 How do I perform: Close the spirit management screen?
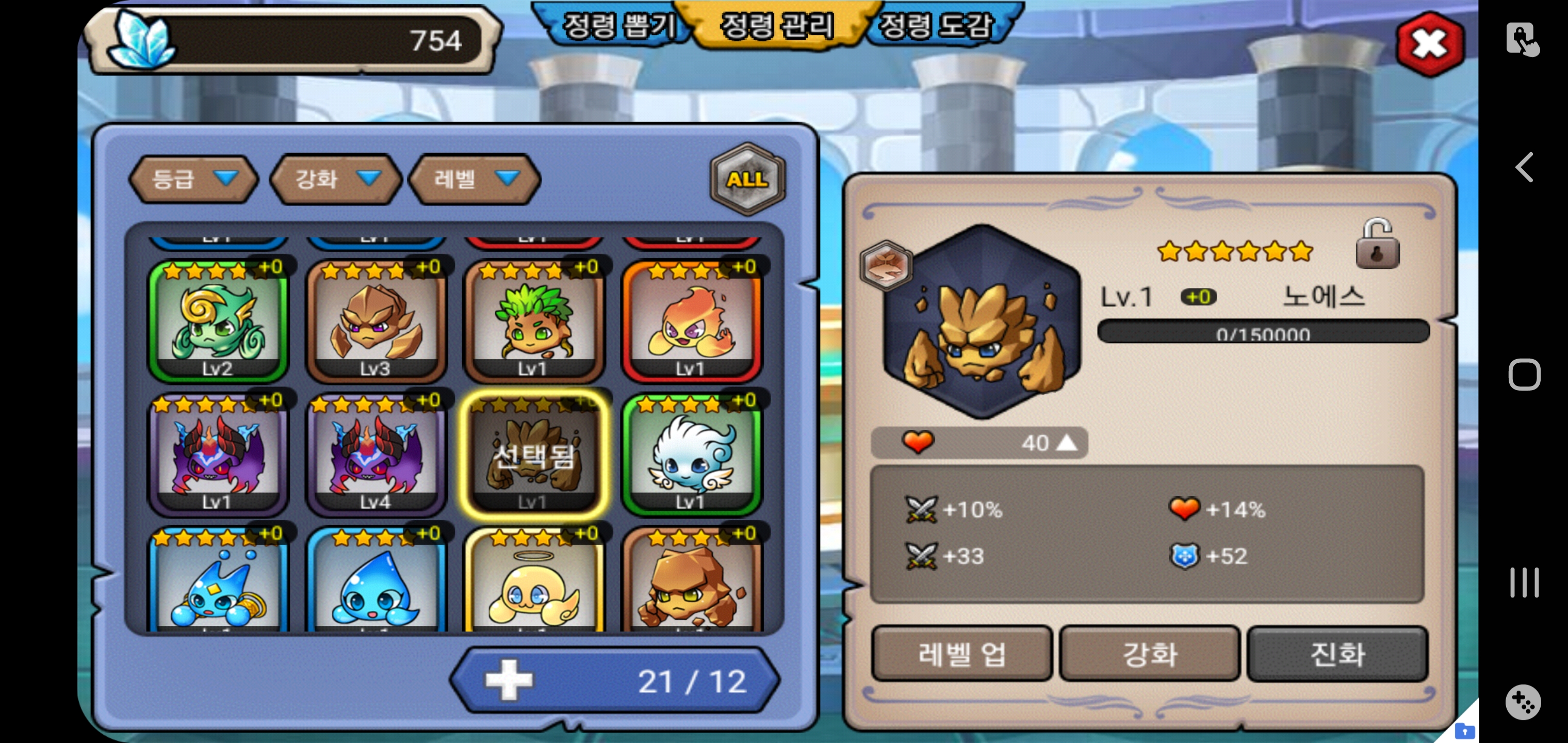pyautogui.click(x=1430, y=44)
